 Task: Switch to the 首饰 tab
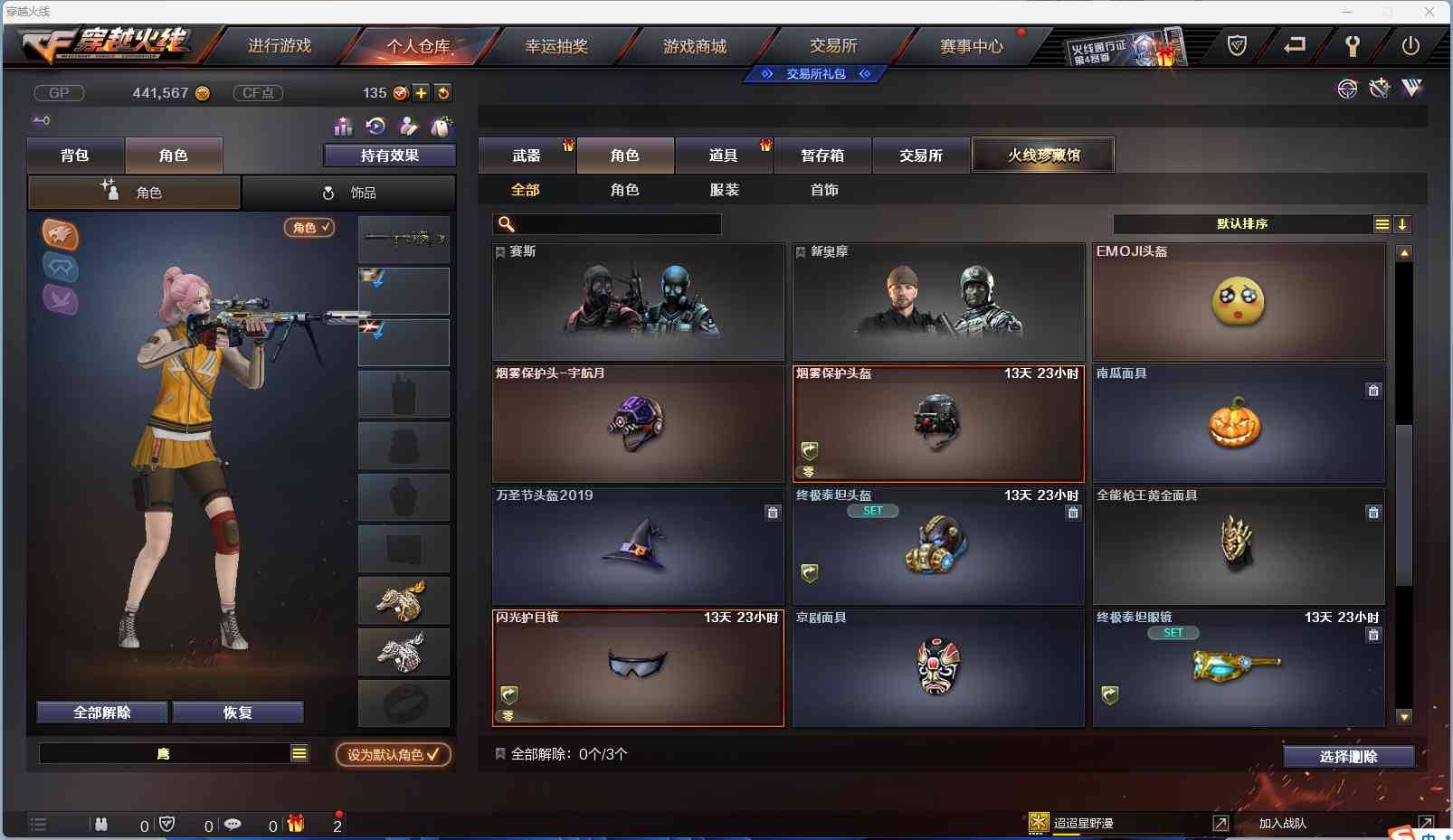[825, 190]
